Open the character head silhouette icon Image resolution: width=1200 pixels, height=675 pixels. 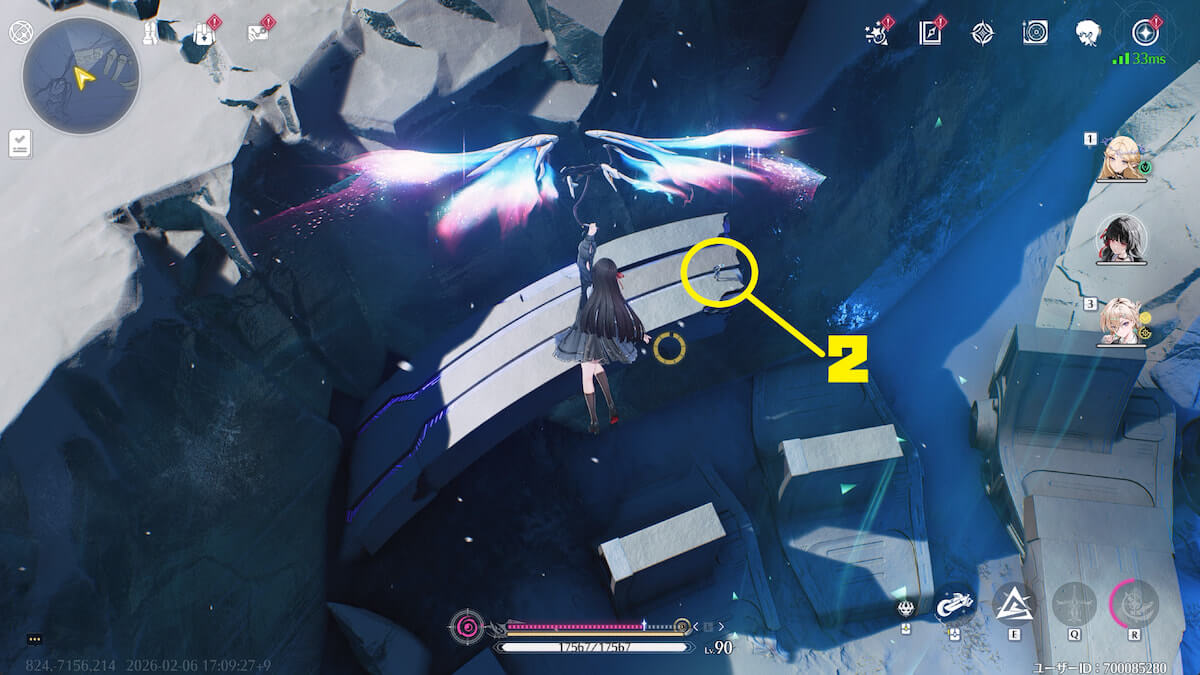coord(1088,34)
